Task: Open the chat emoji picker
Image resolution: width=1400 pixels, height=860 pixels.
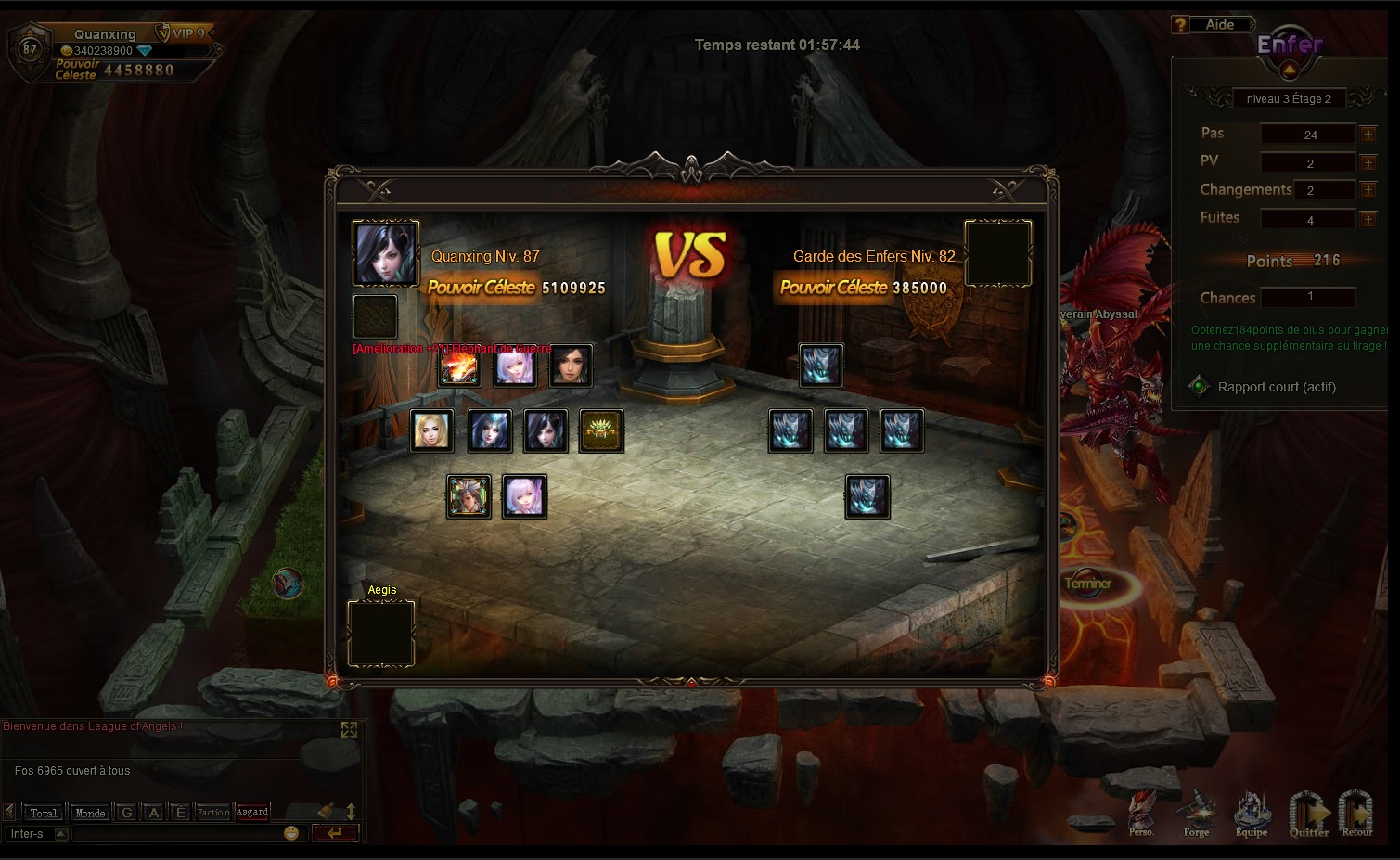Action: tap(291, 833)
